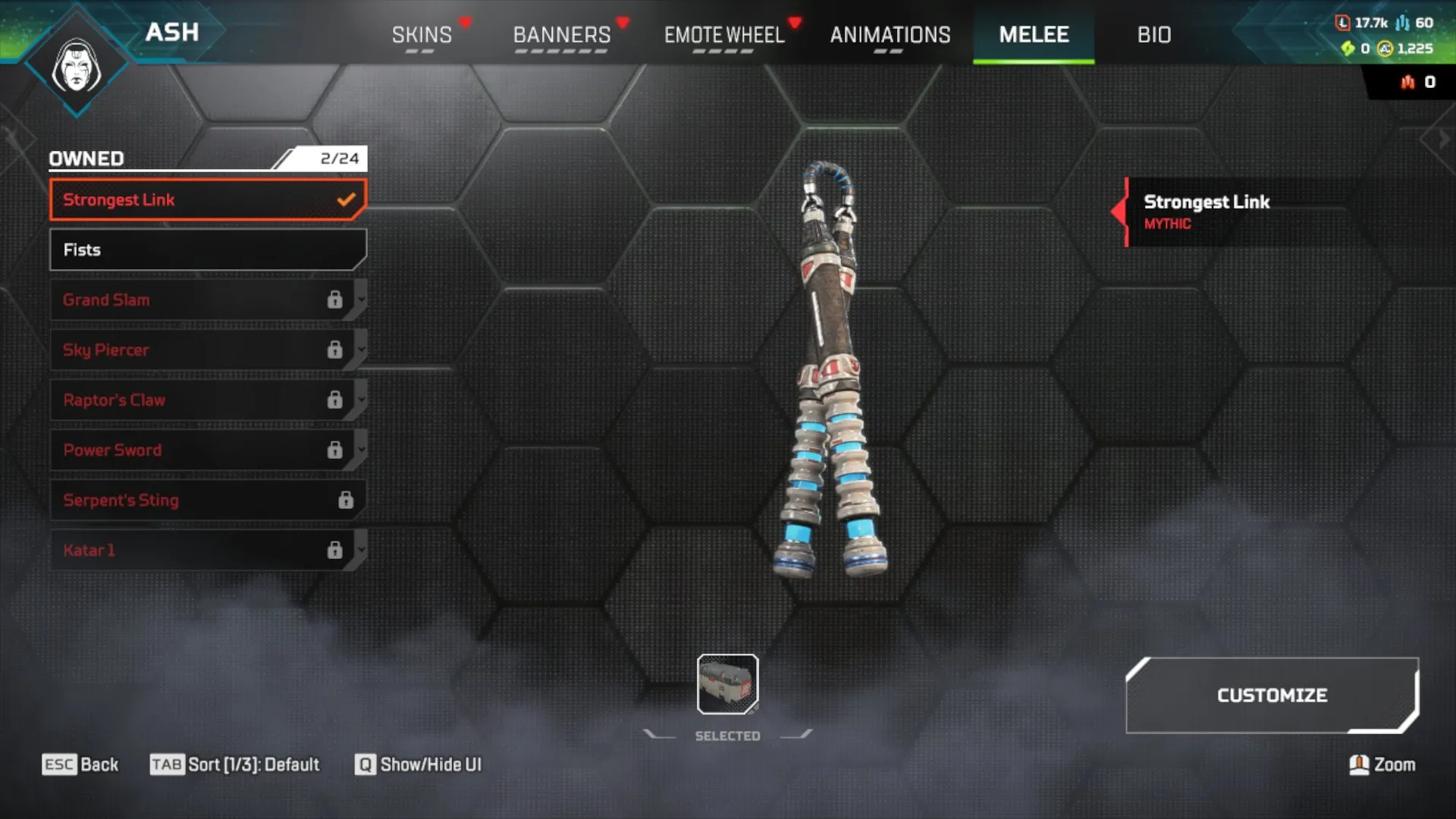Image resolution: width=1456 pixels, height=819 pixels.
Task: View the Bio tab
Action: 1153,35
